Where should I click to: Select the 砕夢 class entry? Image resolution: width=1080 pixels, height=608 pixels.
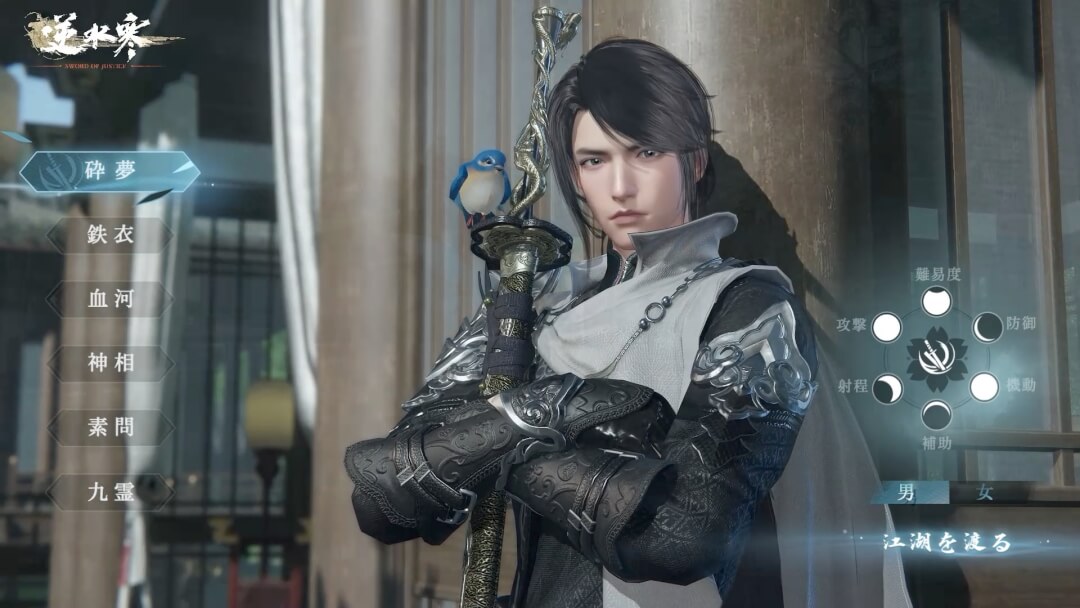pyautogui.click(x=110, y=171)
